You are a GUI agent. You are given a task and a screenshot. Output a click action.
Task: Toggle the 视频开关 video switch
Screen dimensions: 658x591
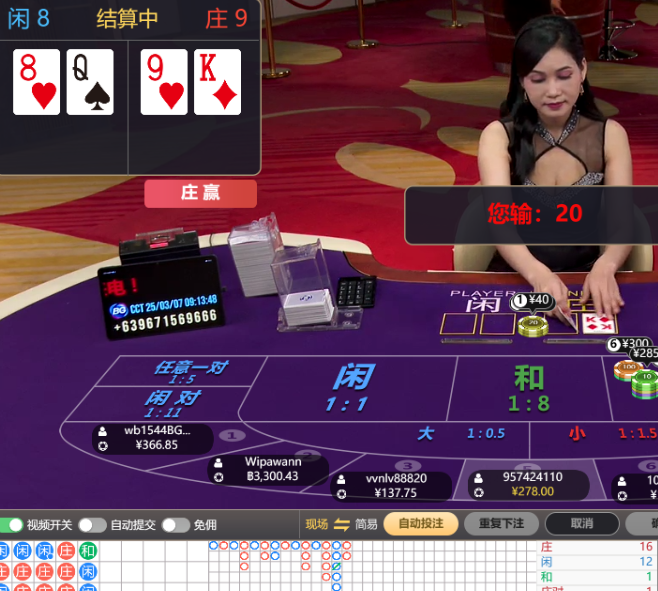click(x=12, y=525)
